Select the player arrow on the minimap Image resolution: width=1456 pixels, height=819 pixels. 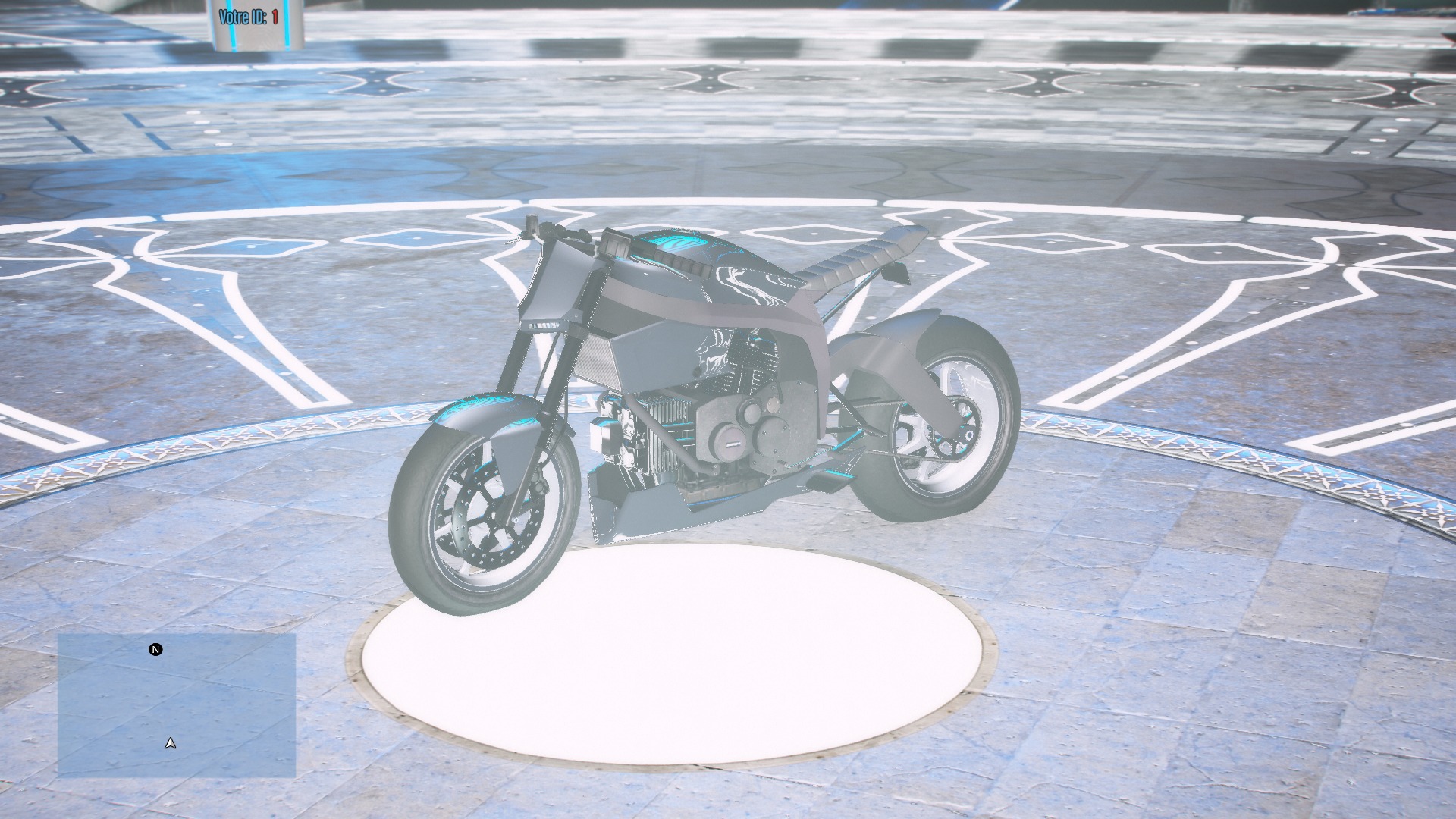pos(168,743)
